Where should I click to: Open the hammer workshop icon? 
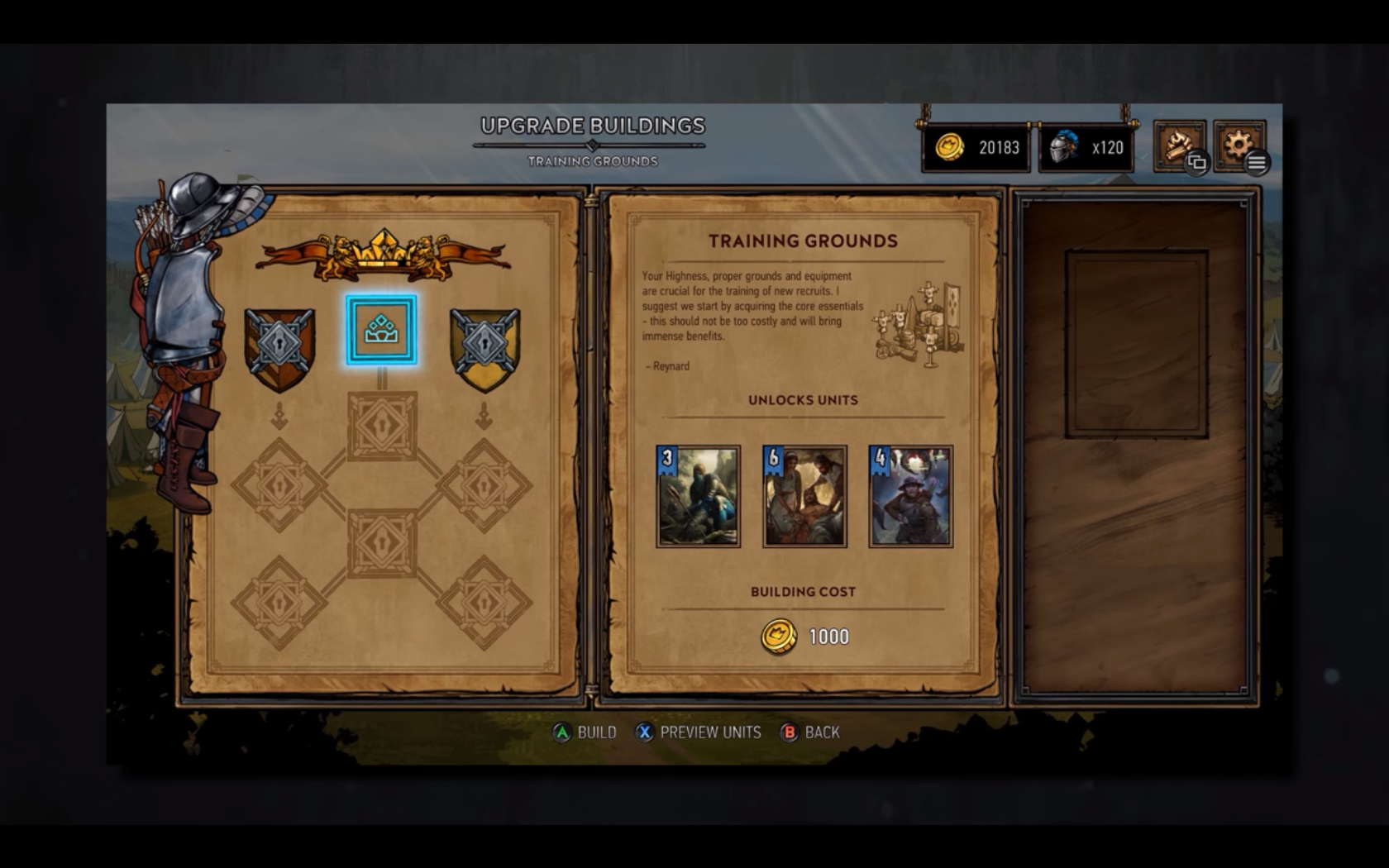click(x=1179, y=146)
